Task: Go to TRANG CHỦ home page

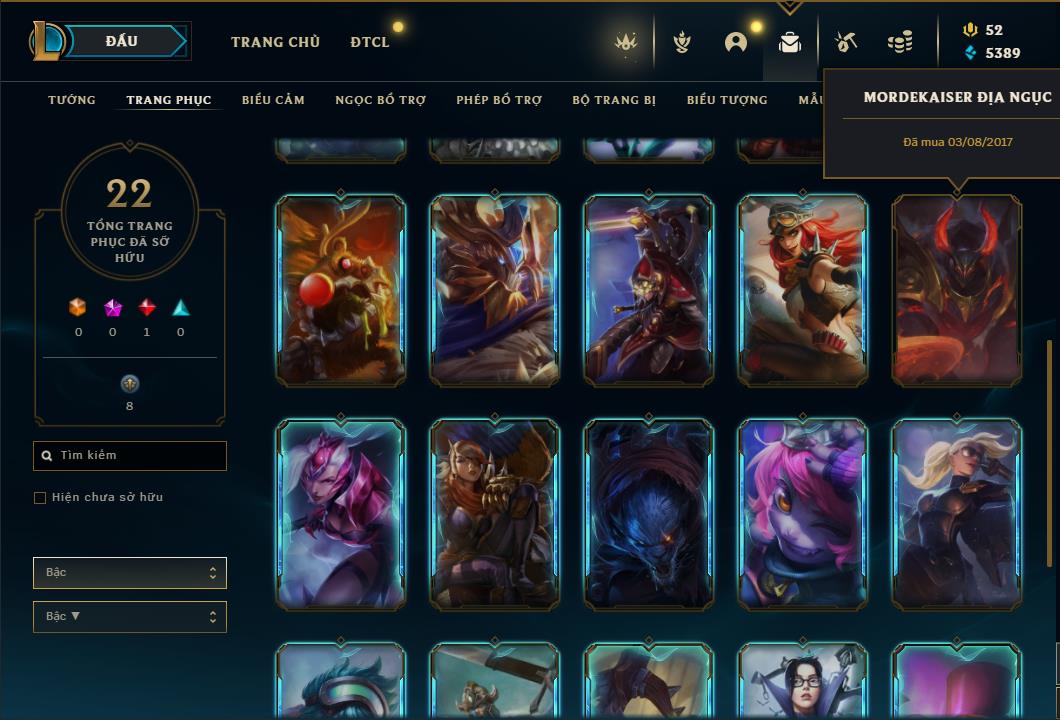Action: tap(275, 42)
